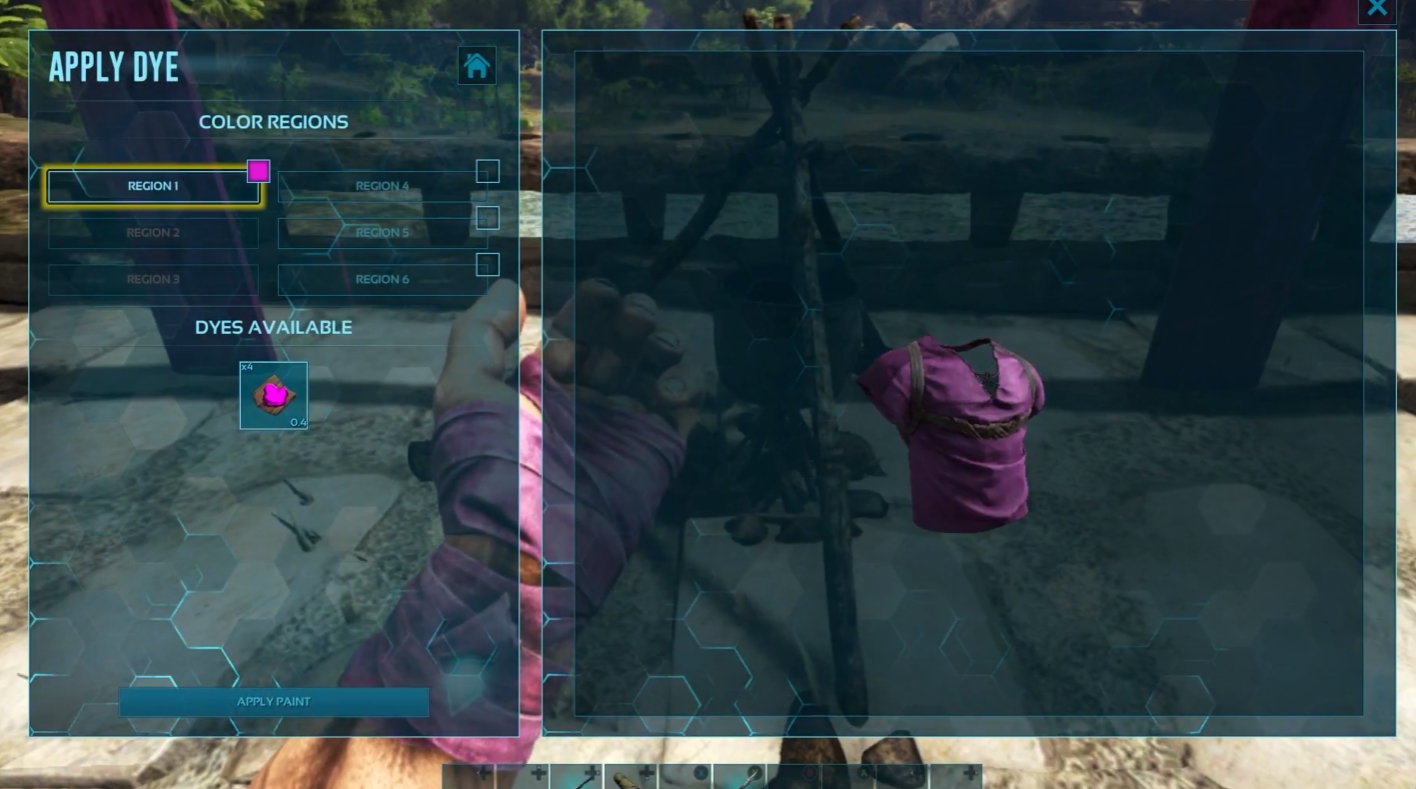Enable the checkbox beside Region 4
This screenshot has width=1416, height=789.
pyautogui.click(x=487, y=171)
